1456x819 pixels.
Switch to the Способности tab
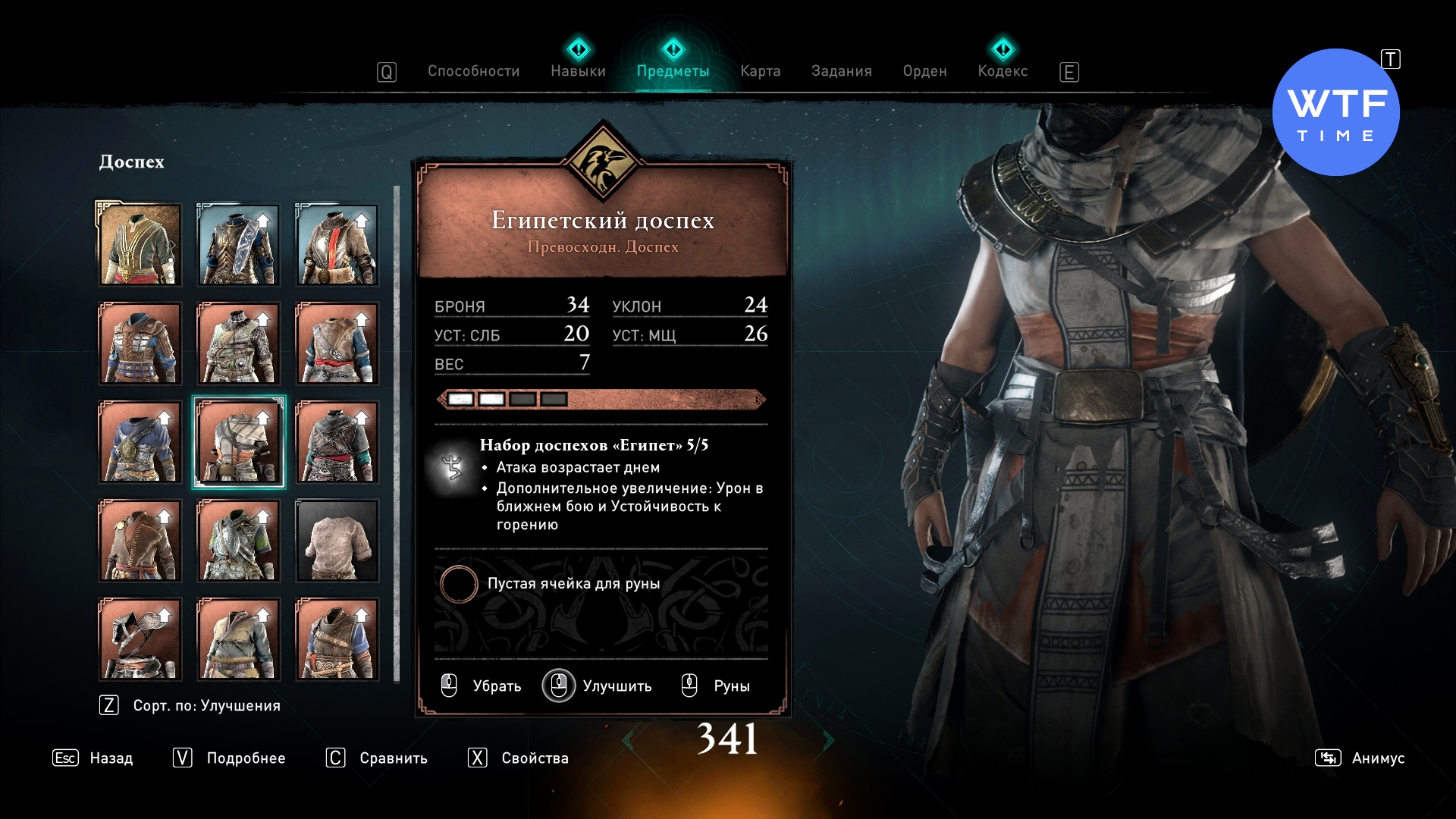tap(473, 71)
